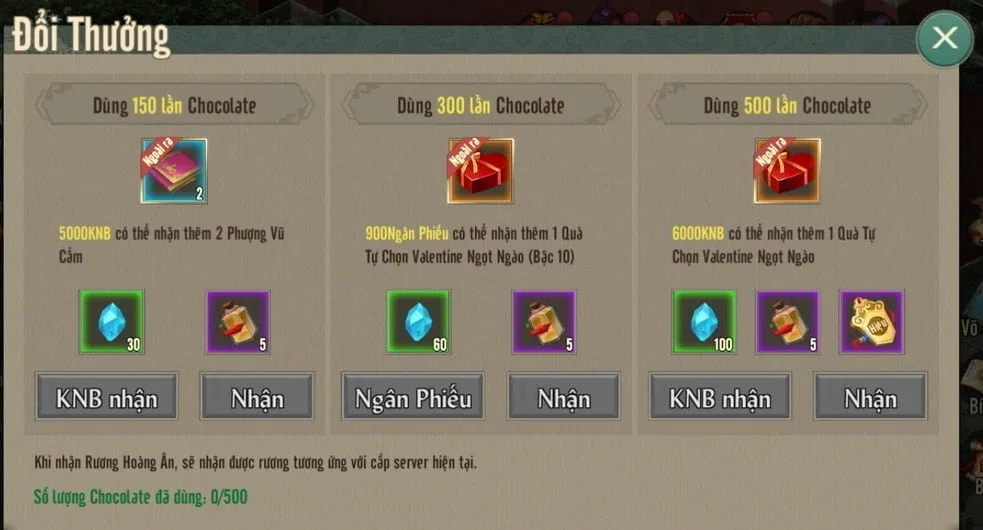This screenshot has height=530, width=983.
Task: View the golden token reward icon
Action: point(871,322)
